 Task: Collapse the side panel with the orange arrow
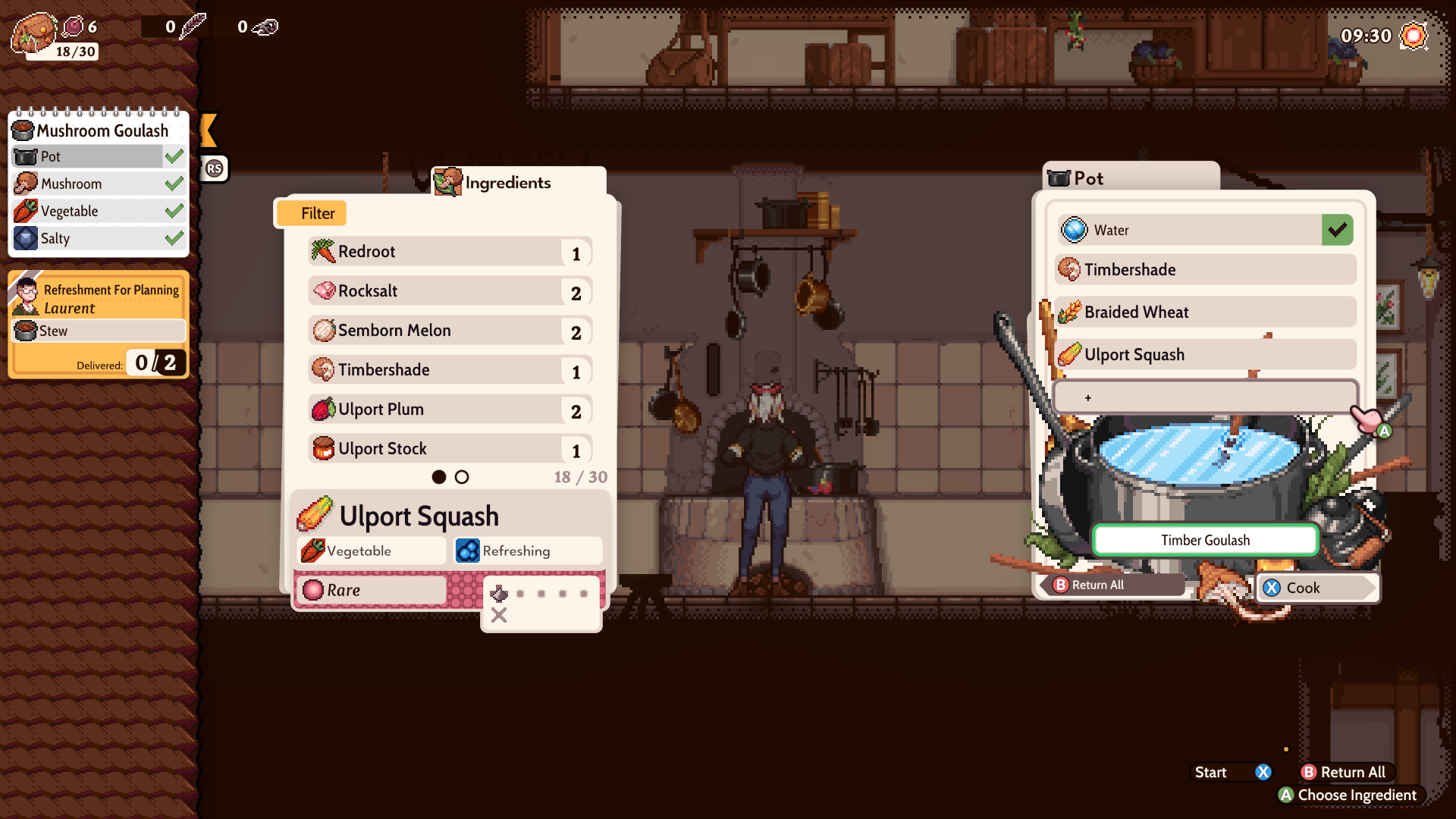coord(209,130)
